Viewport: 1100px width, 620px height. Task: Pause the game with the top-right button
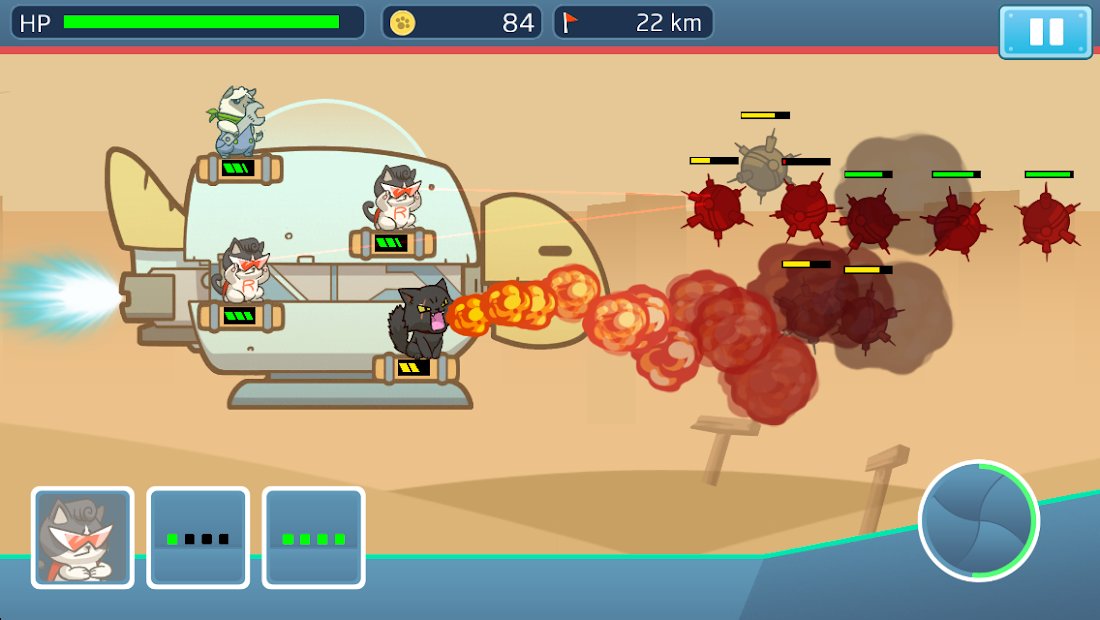(x=1045, y=31)
